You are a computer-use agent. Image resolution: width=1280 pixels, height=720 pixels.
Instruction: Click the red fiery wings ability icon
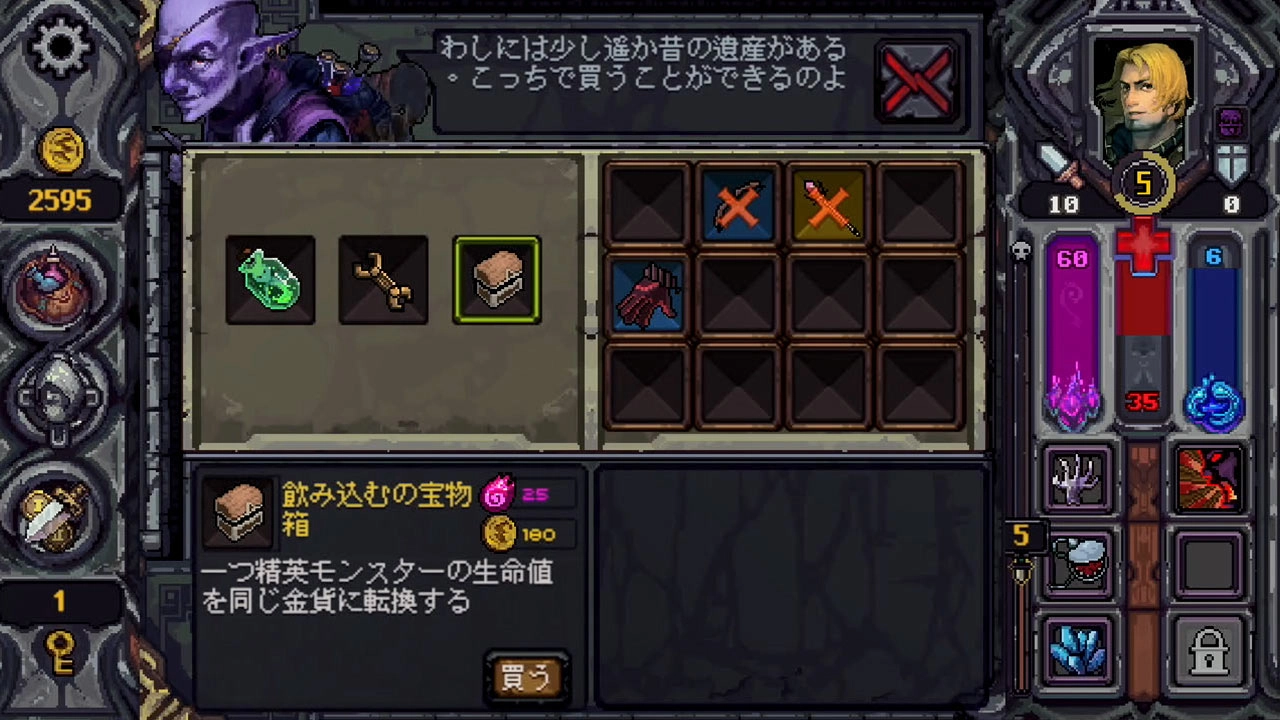point(1210,478)
